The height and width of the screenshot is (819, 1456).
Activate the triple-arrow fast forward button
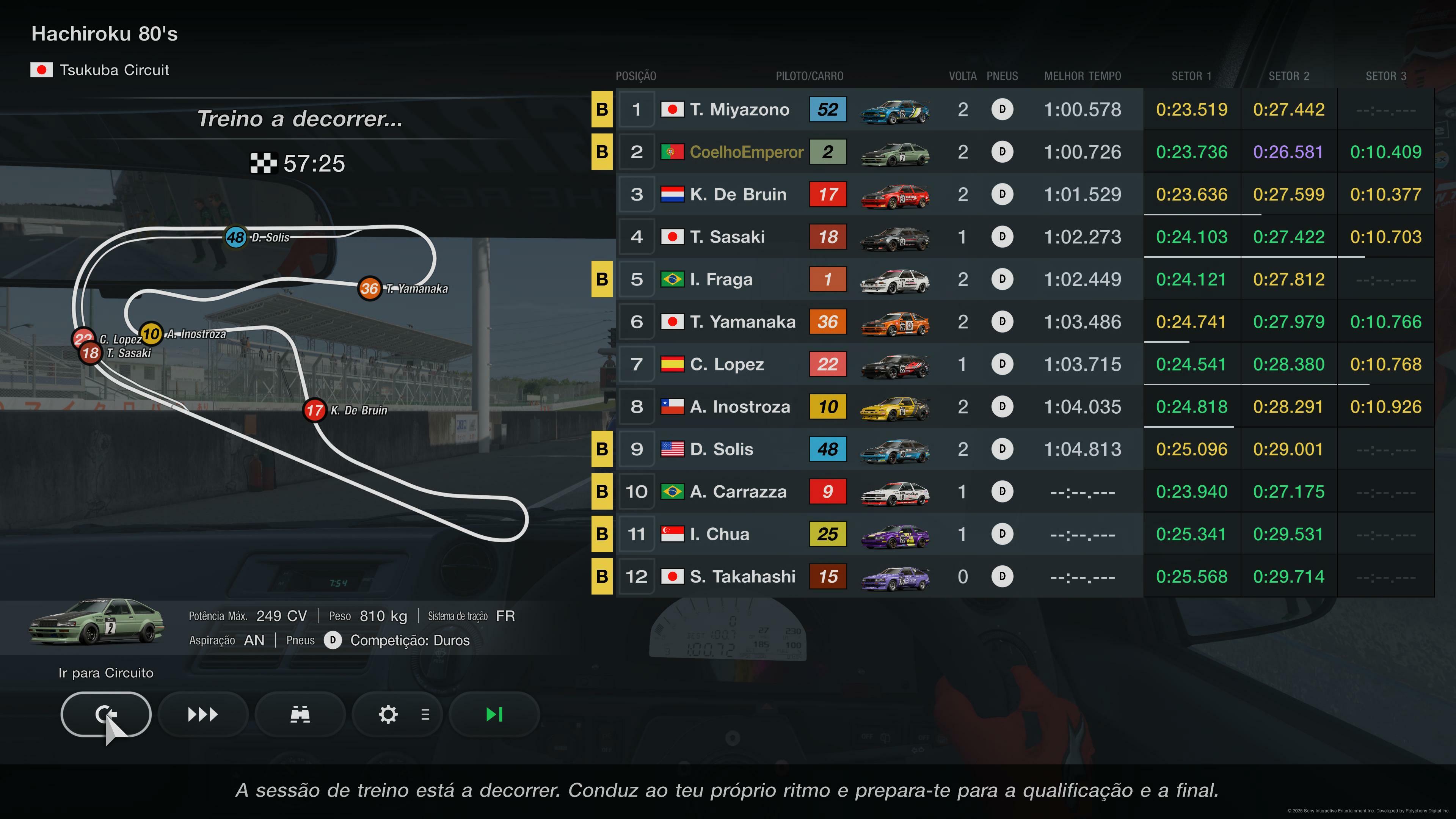coord(203,714)
